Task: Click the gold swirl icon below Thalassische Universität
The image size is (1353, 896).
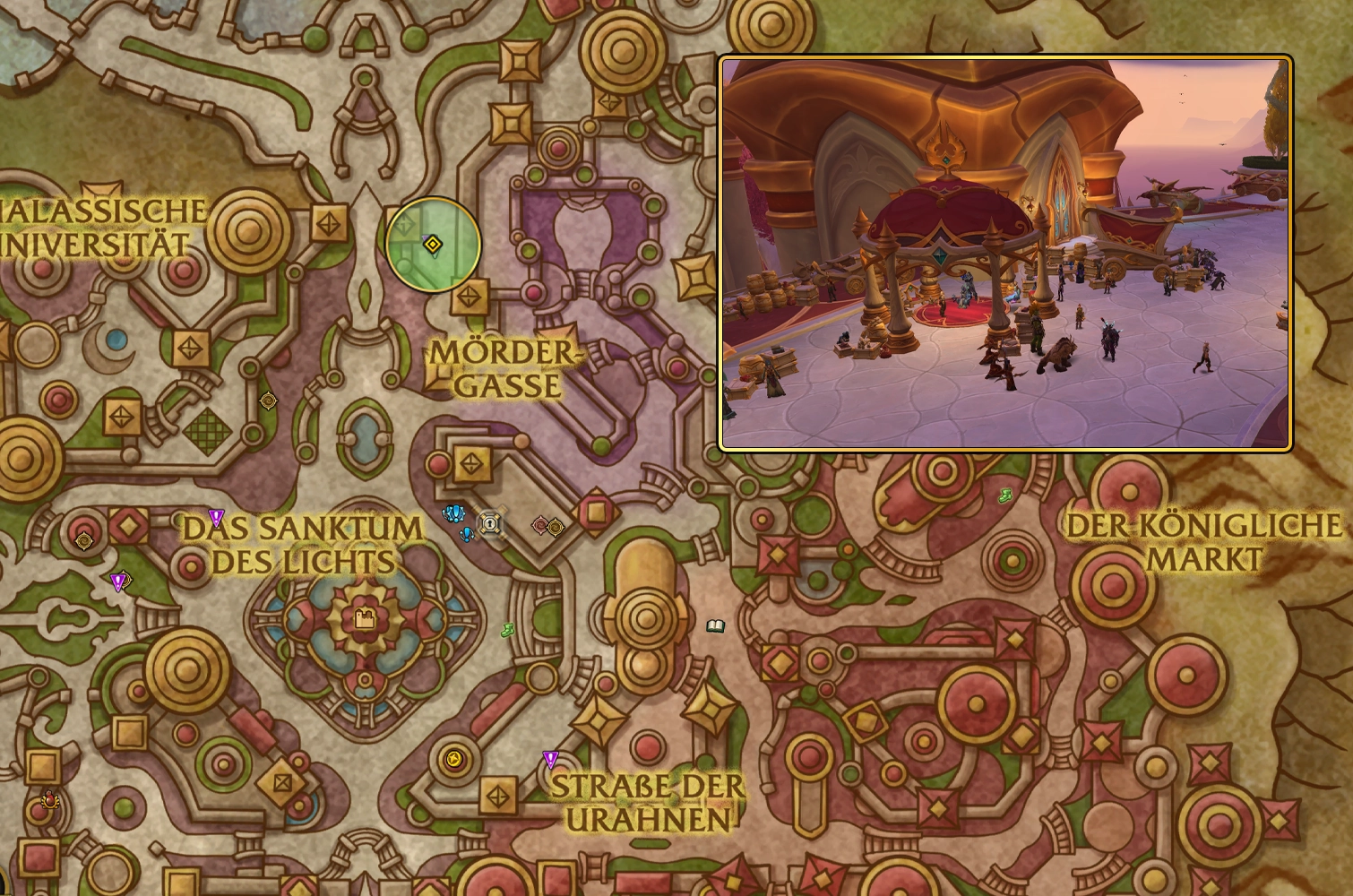Action: [268, 400]
